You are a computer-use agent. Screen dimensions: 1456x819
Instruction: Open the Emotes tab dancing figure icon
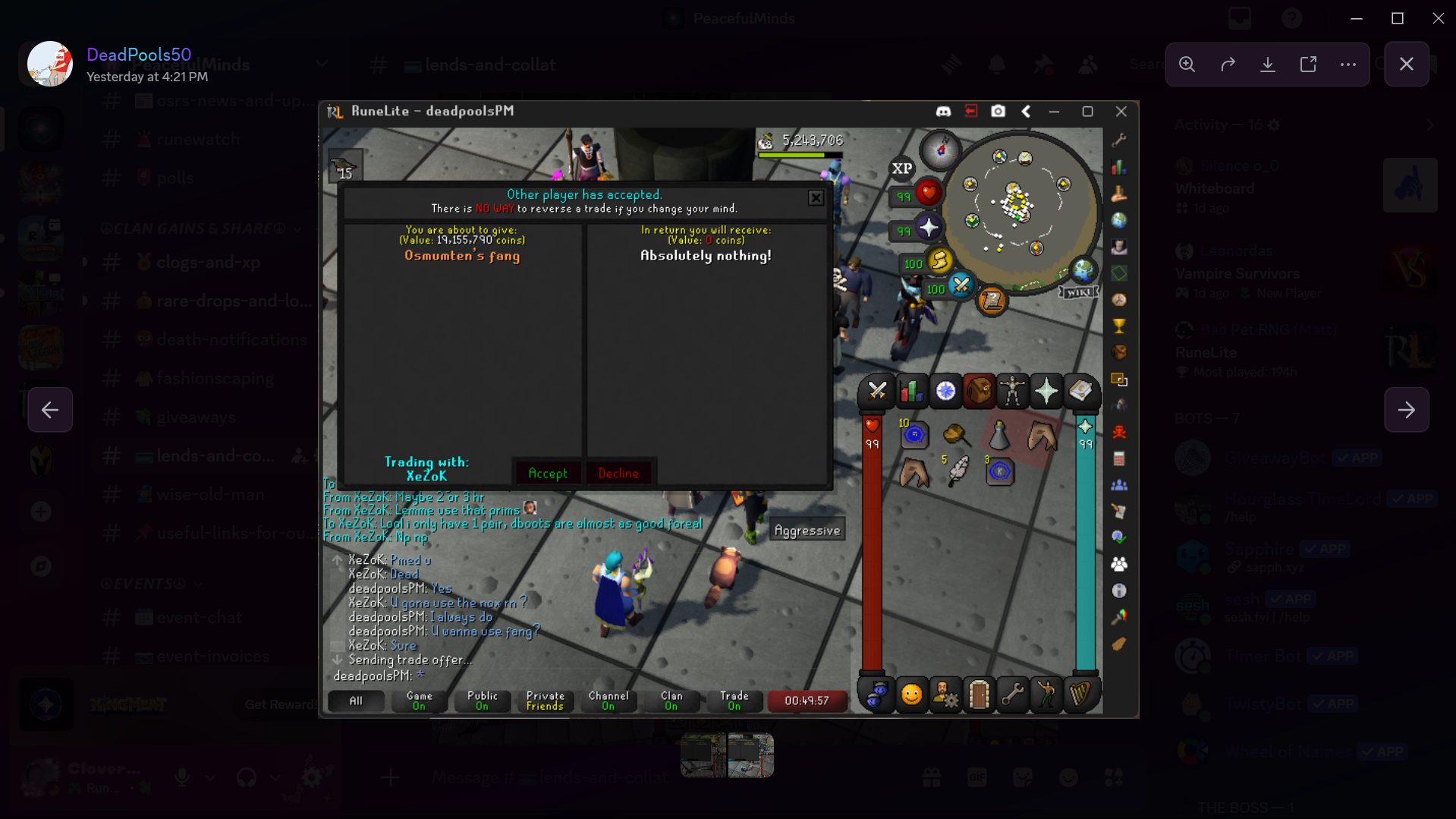[1046, 695]
